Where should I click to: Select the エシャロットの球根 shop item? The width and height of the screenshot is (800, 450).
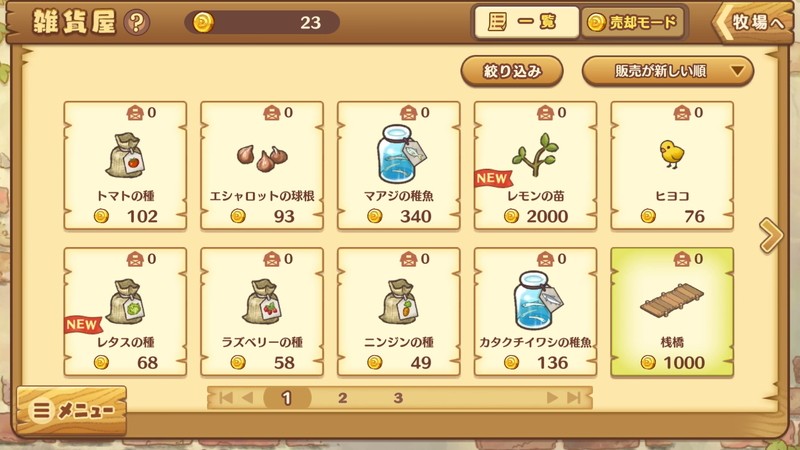pyautogui.click(x=262, y=165)
